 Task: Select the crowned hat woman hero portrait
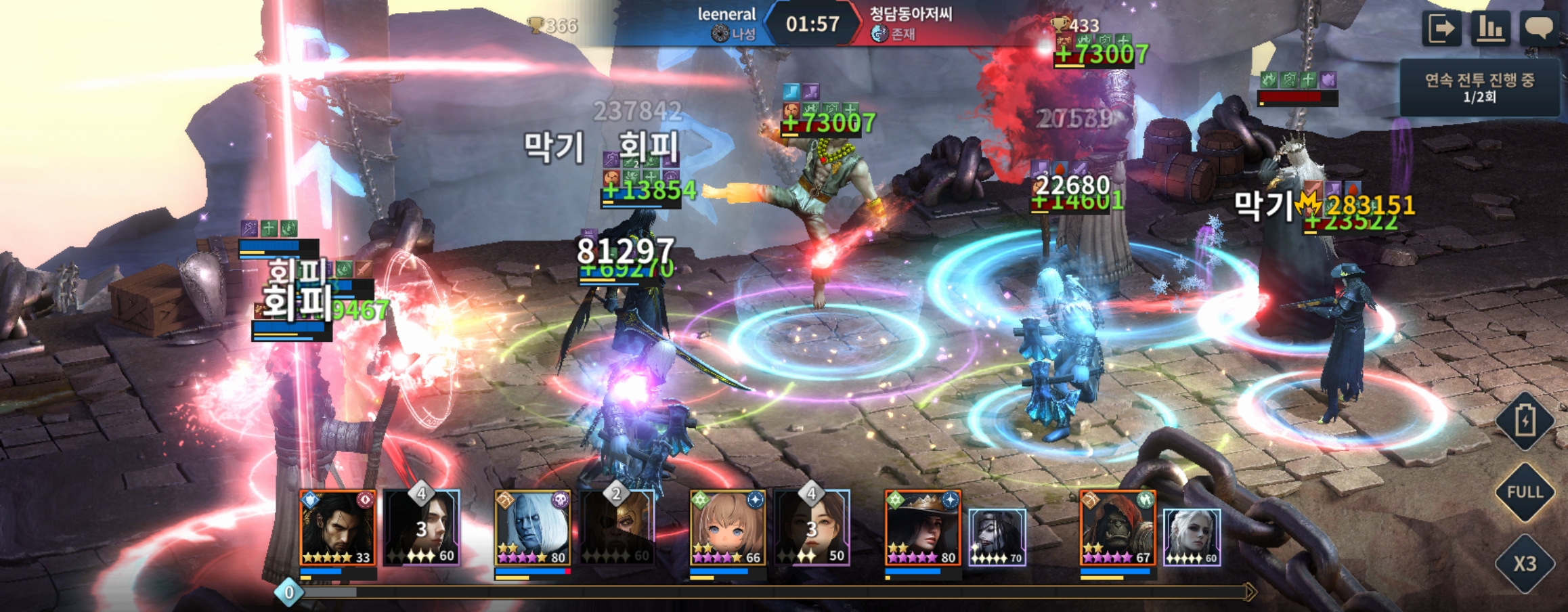tap(922, 528)
